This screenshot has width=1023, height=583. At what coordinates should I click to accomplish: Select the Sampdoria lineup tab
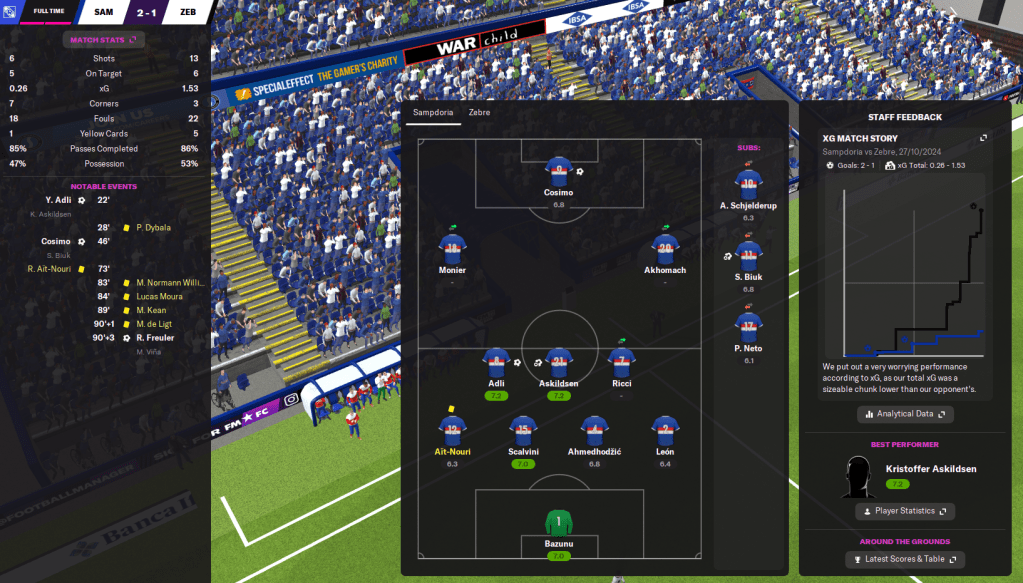(x=434, y=113)
